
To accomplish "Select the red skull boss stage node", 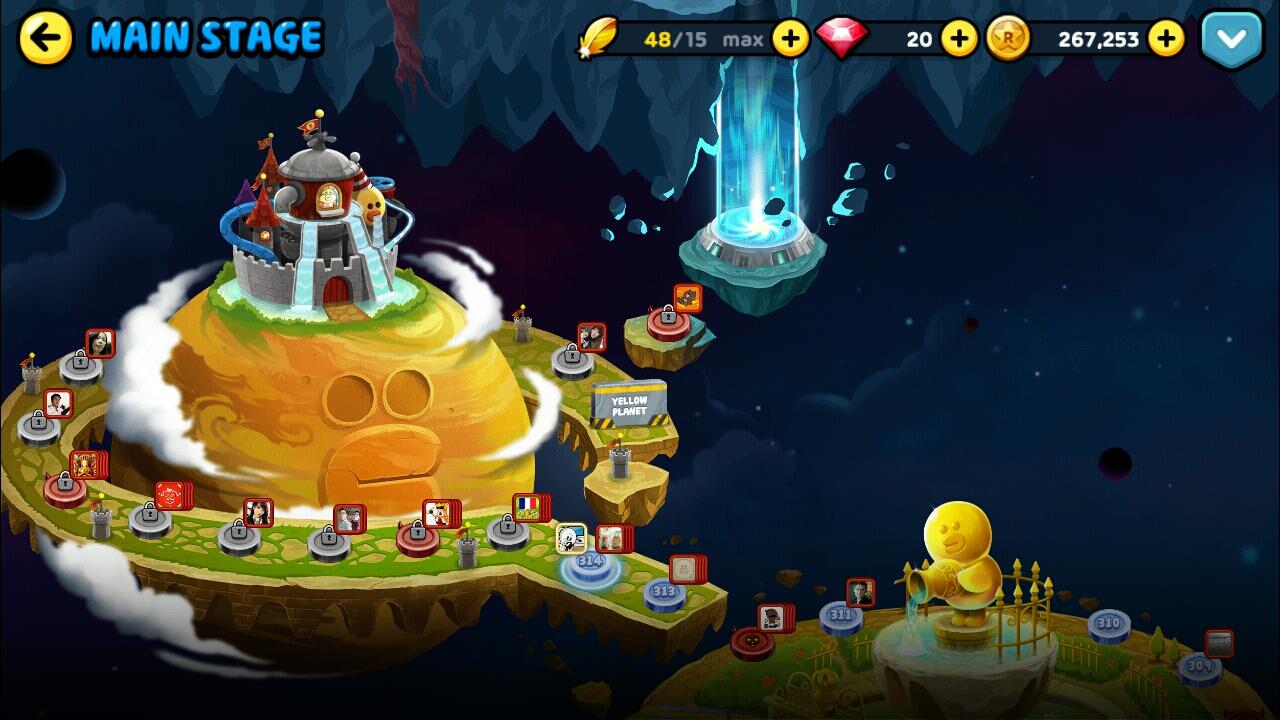I will 752,642.
